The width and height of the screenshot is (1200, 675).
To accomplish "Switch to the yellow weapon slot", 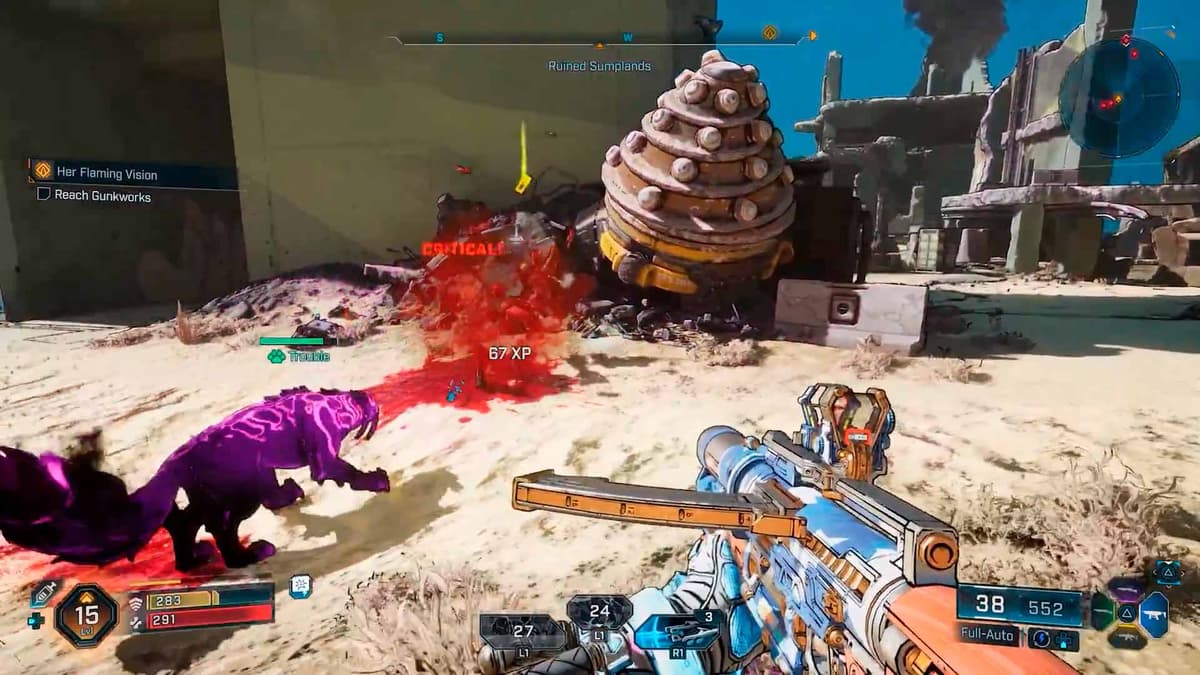I will pos(1128,637).
